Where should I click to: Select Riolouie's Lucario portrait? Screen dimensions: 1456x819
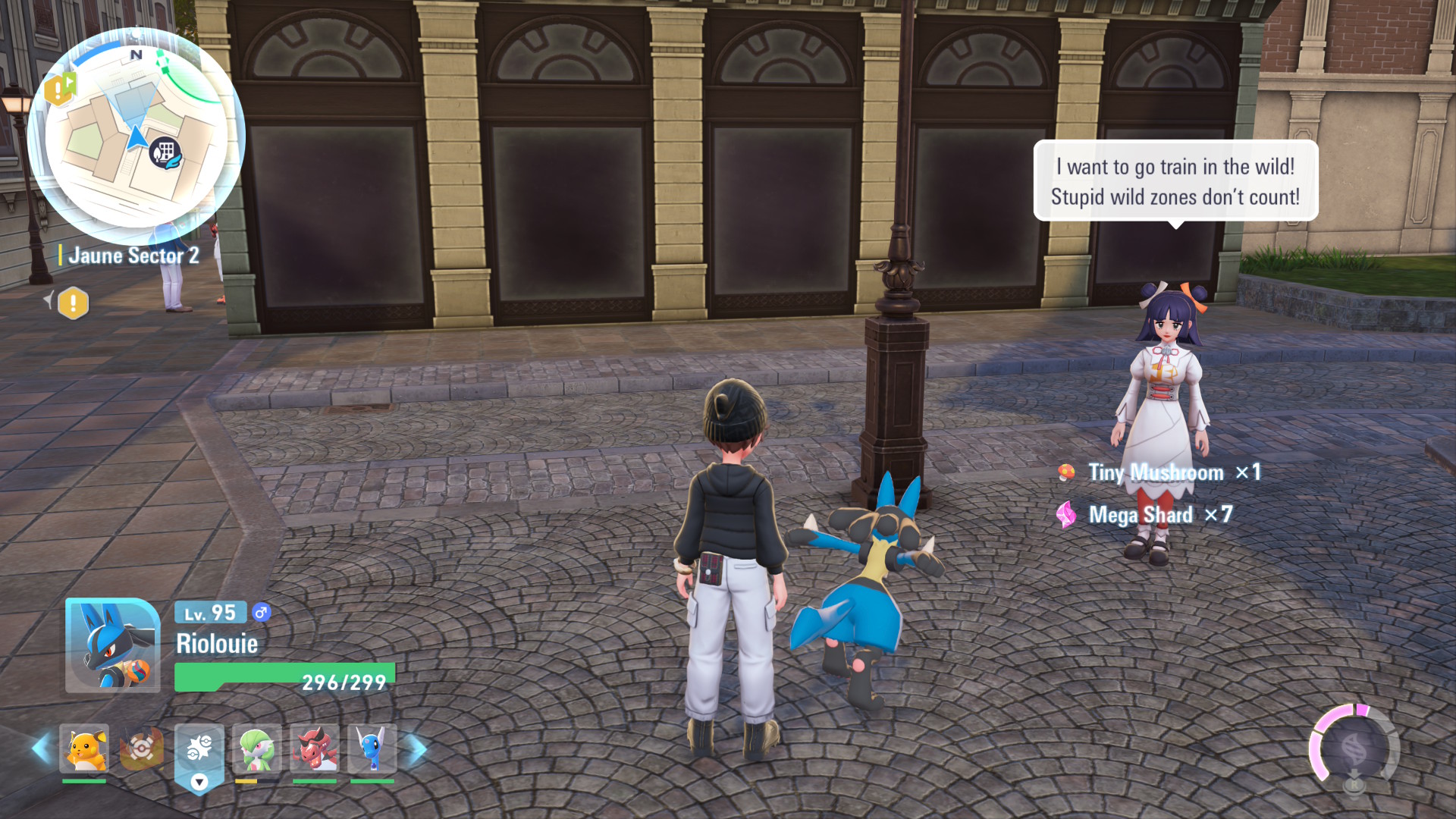click(112, 645)
